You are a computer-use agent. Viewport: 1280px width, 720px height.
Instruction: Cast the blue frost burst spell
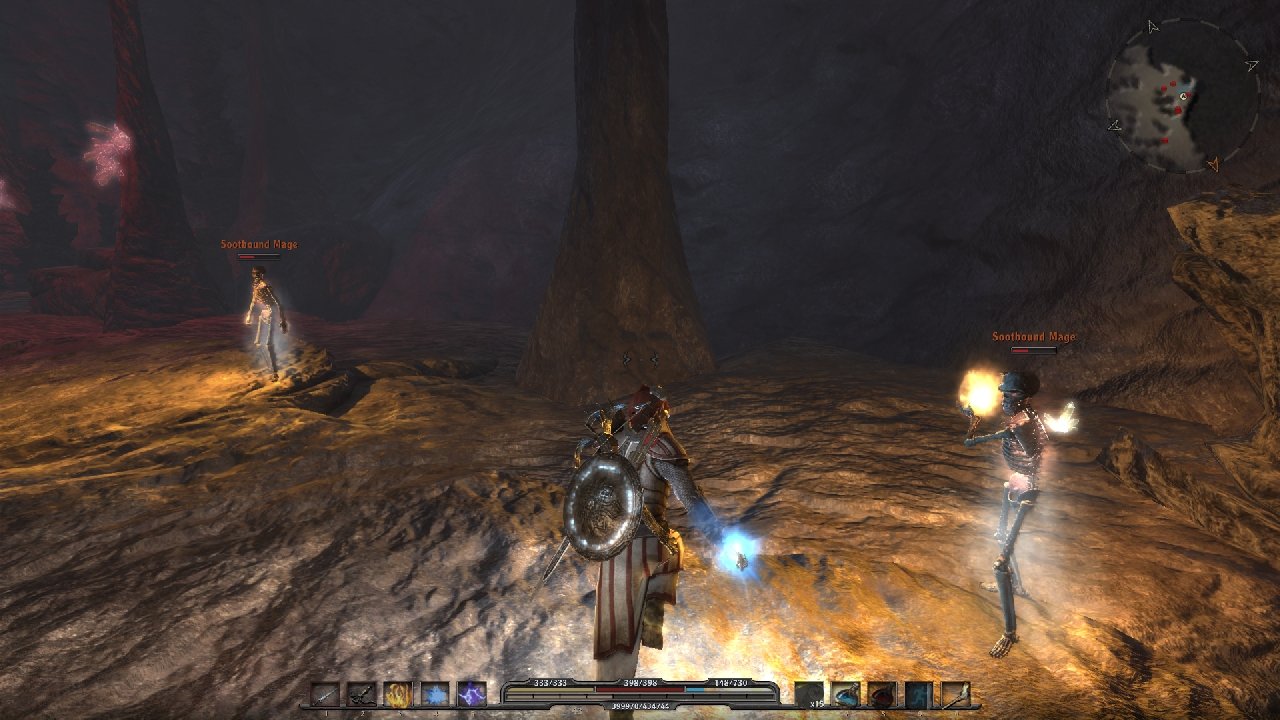(x=435, y=694)
